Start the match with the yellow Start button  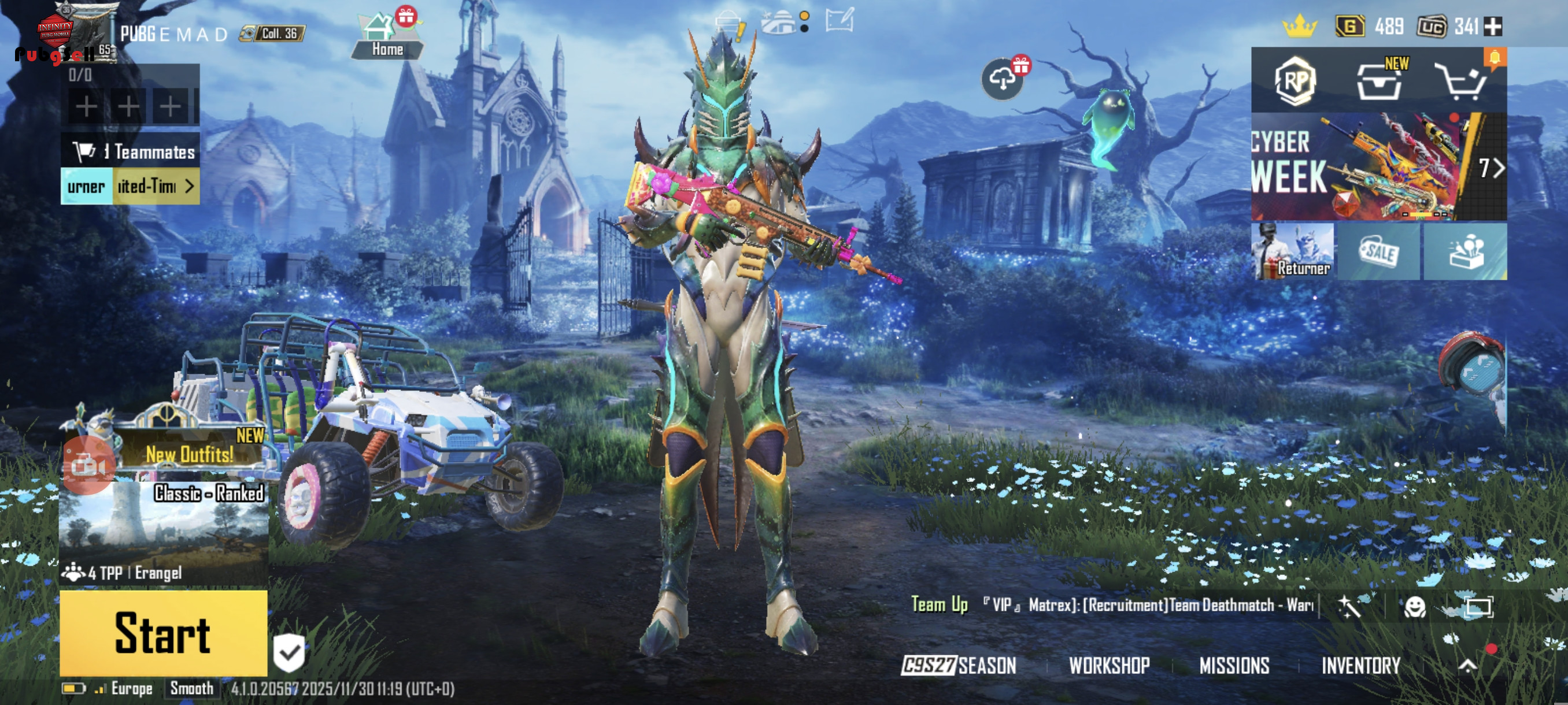click(x=163, y=633)
